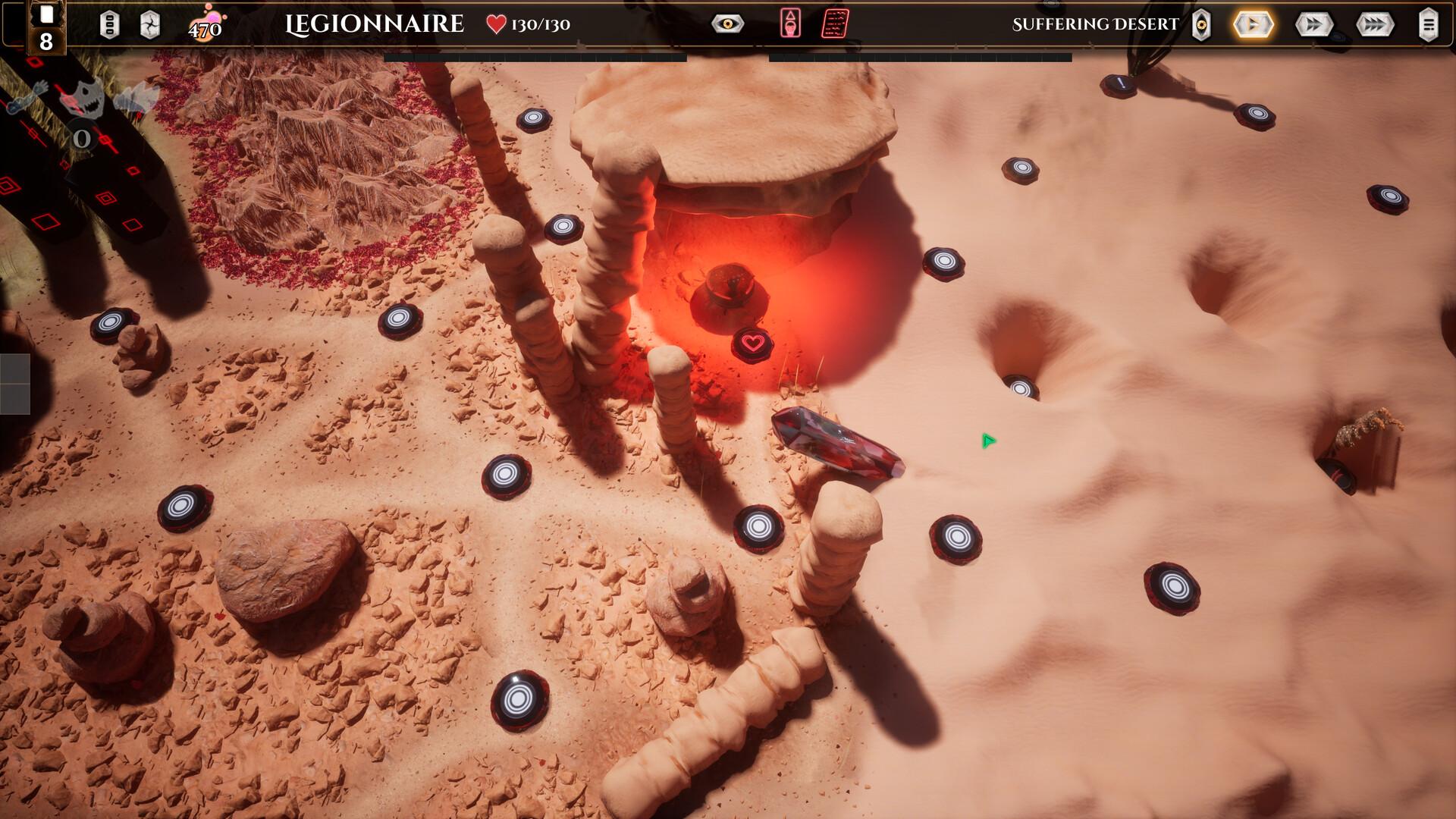Click the three-row list hexagon icon

109,25
